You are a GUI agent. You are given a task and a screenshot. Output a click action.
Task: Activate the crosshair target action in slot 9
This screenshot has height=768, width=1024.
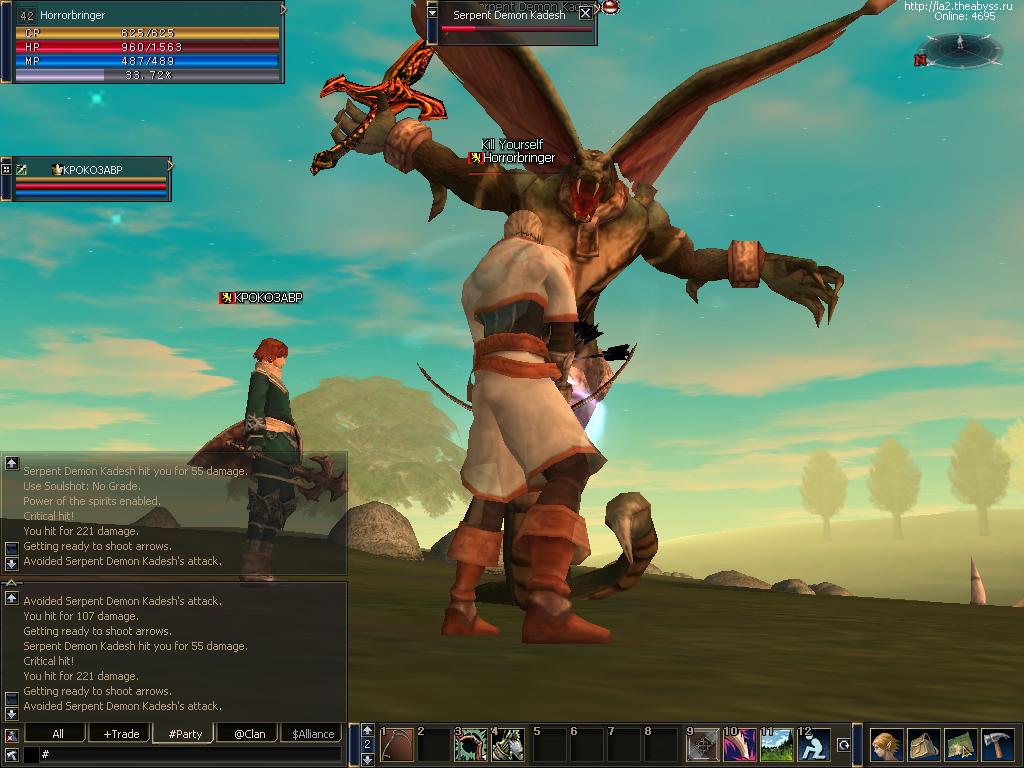(703, 745)
